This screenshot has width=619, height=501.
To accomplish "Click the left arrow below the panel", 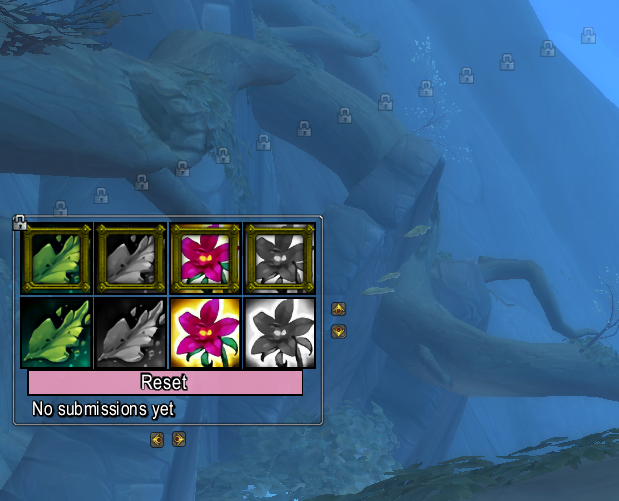I will (157, 439).
